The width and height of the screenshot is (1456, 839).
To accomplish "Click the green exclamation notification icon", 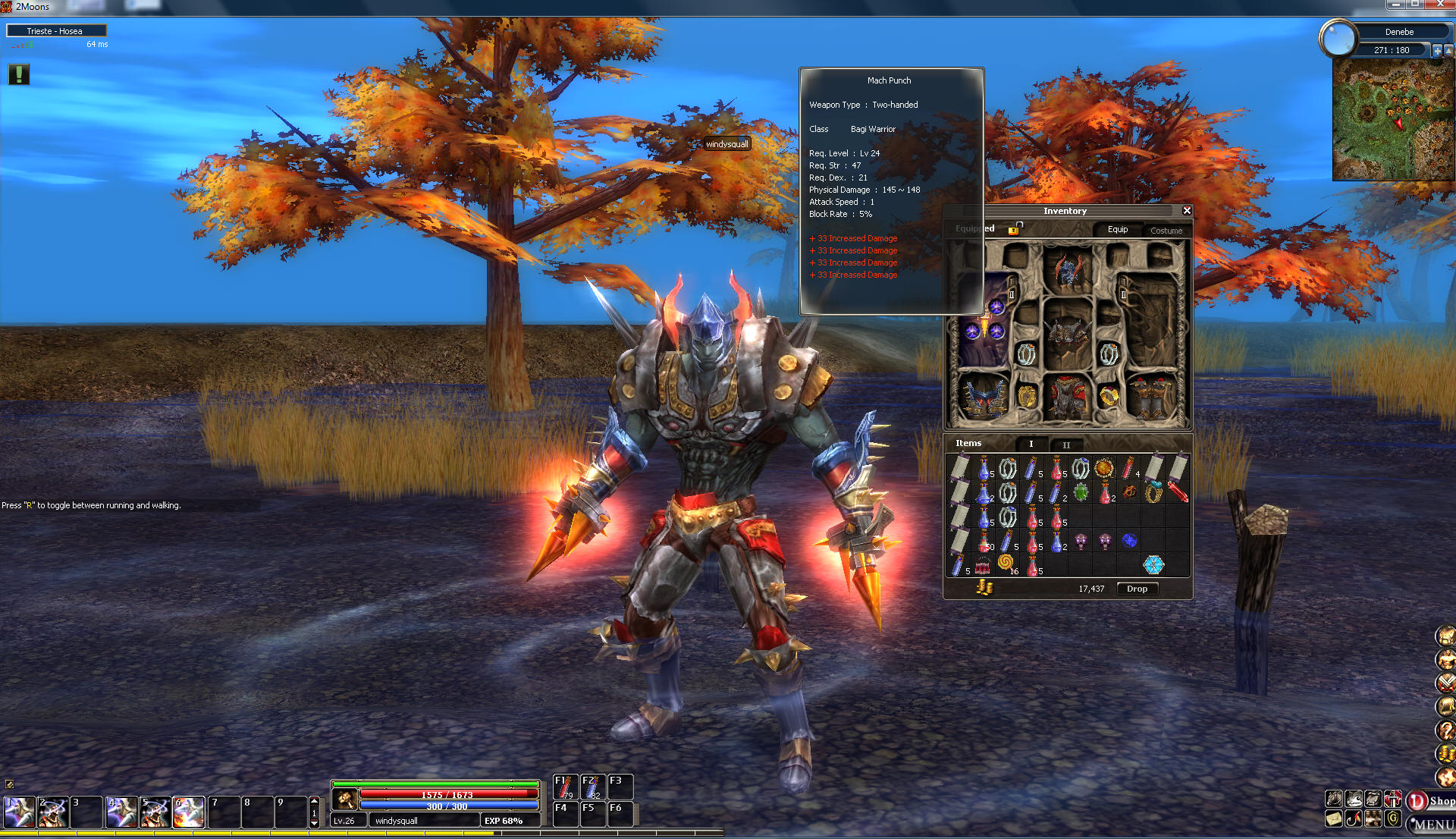I will pyautogui.click(x=19, y=74).
